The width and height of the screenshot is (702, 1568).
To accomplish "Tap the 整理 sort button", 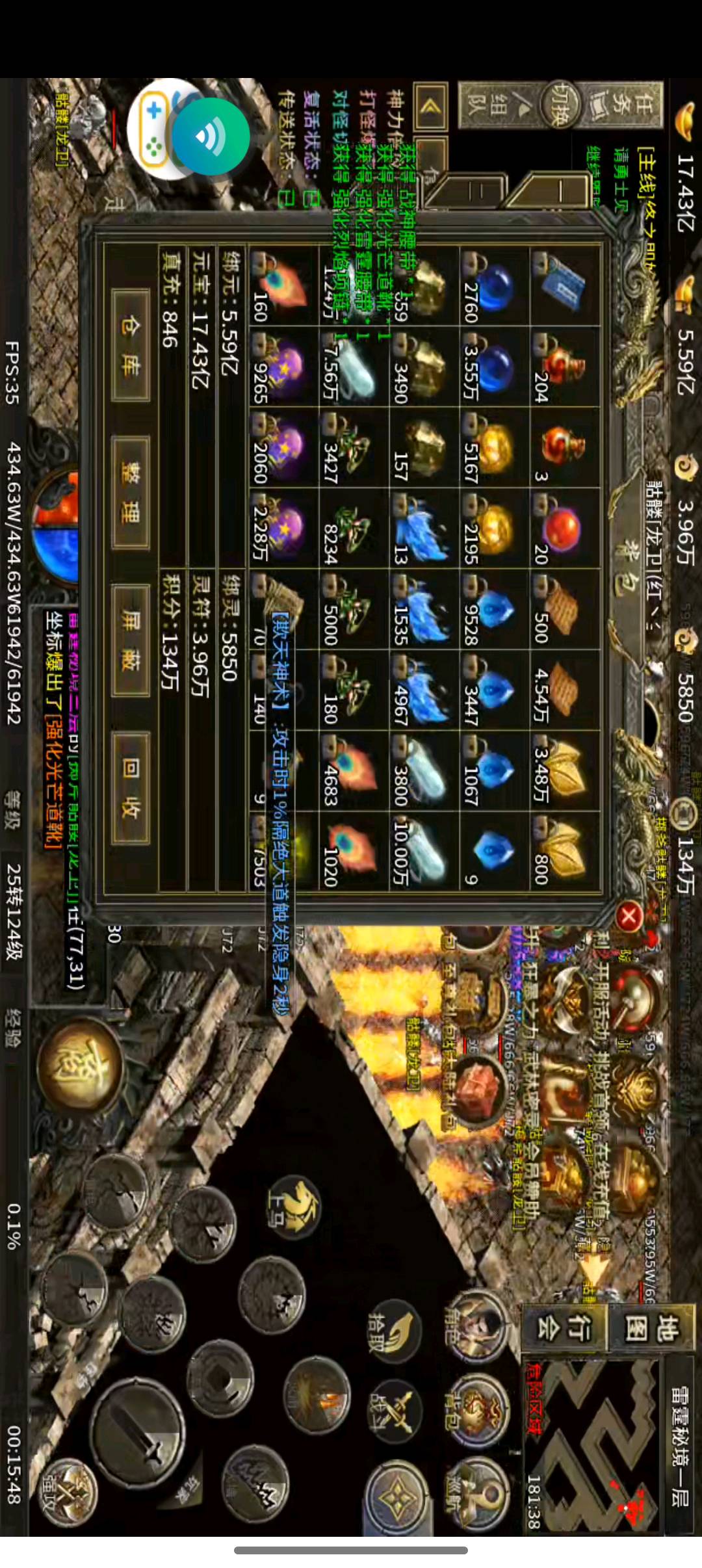I will (131, 493).
